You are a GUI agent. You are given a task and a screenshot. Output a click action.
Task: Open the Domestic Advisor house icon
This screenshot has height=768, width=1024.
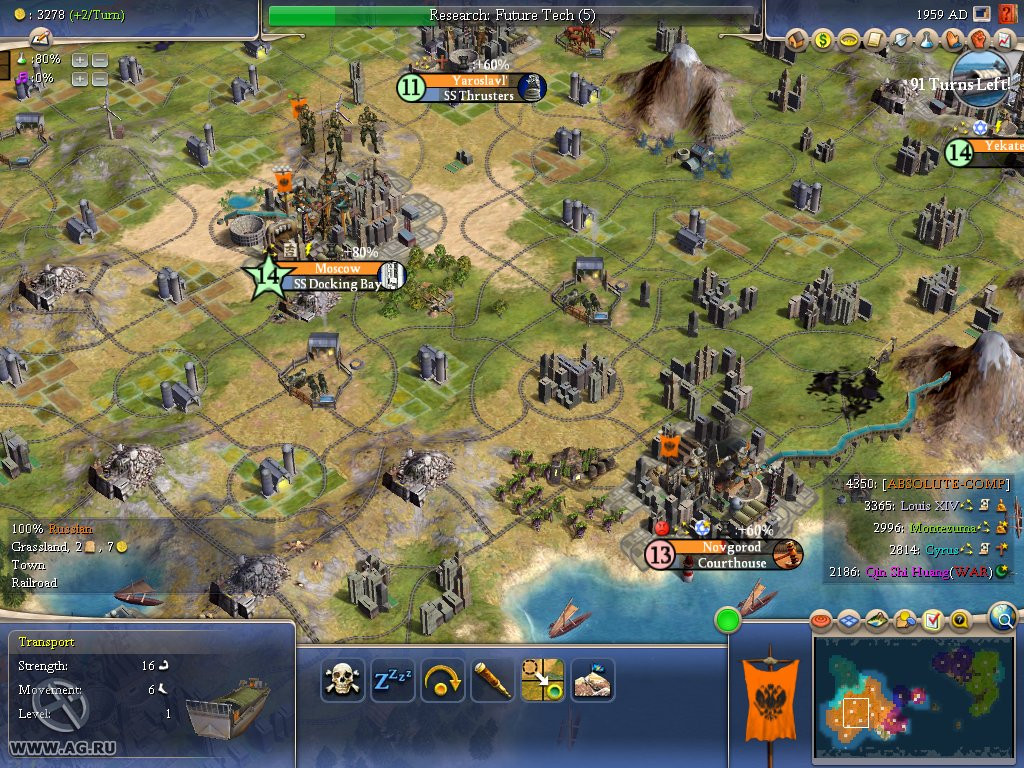(797, 40)
